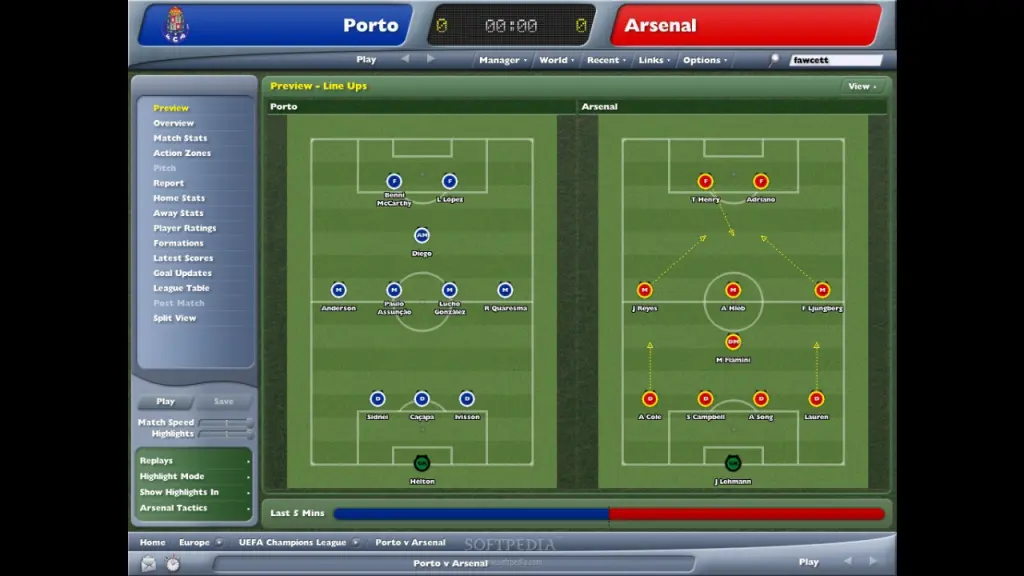Screen dimensions: 1024x576
Task: Expand the Options menu
Action: pyautogui.click(x=703, y=60)
